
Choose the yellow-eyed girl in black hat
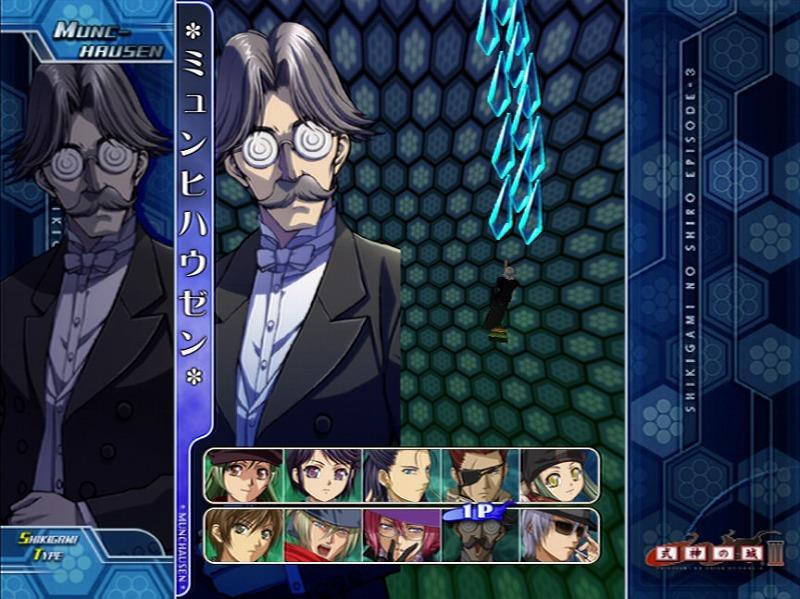pos(558,475)
